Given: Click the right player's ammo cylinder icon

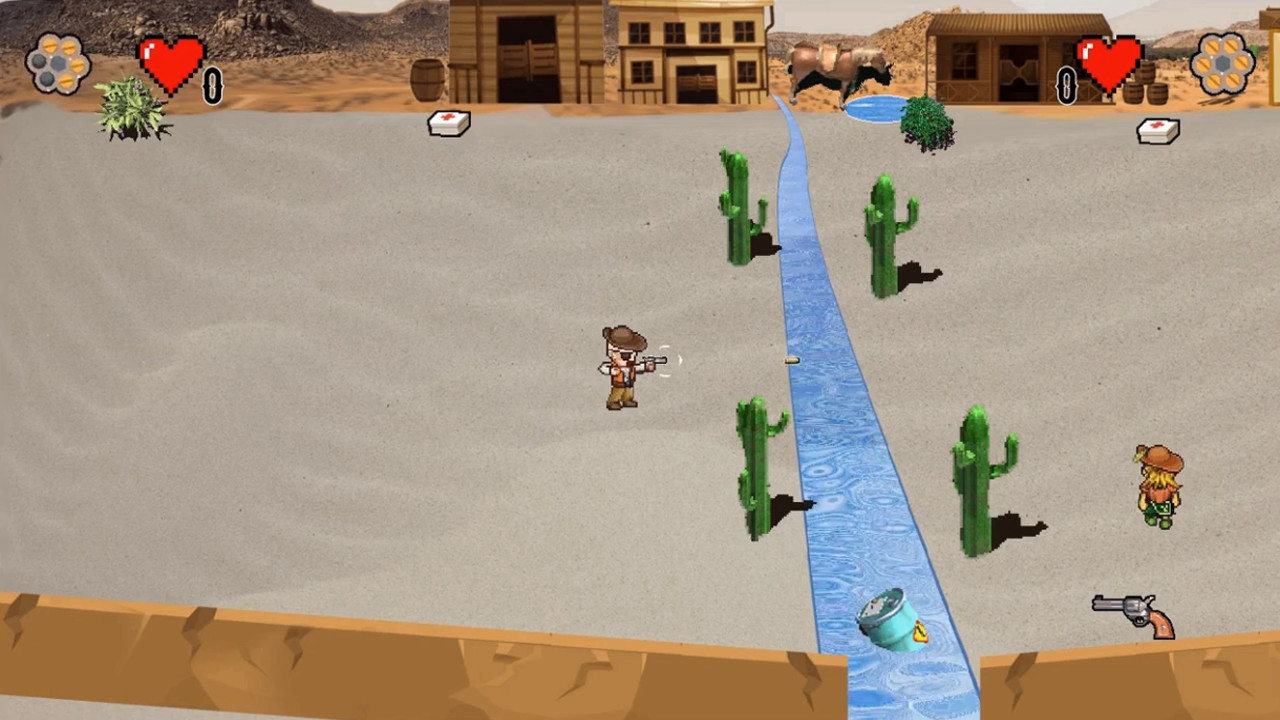Looking at the screenshot, I should coord(1222,63).
